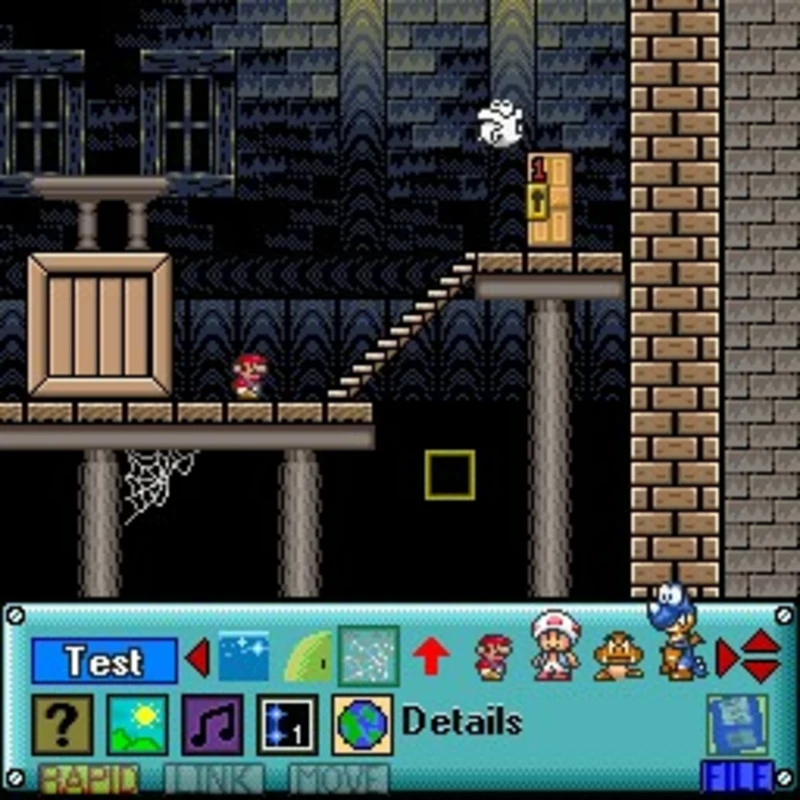Open the FILE menu
The image size is (800, 800).
coord(738,776)
